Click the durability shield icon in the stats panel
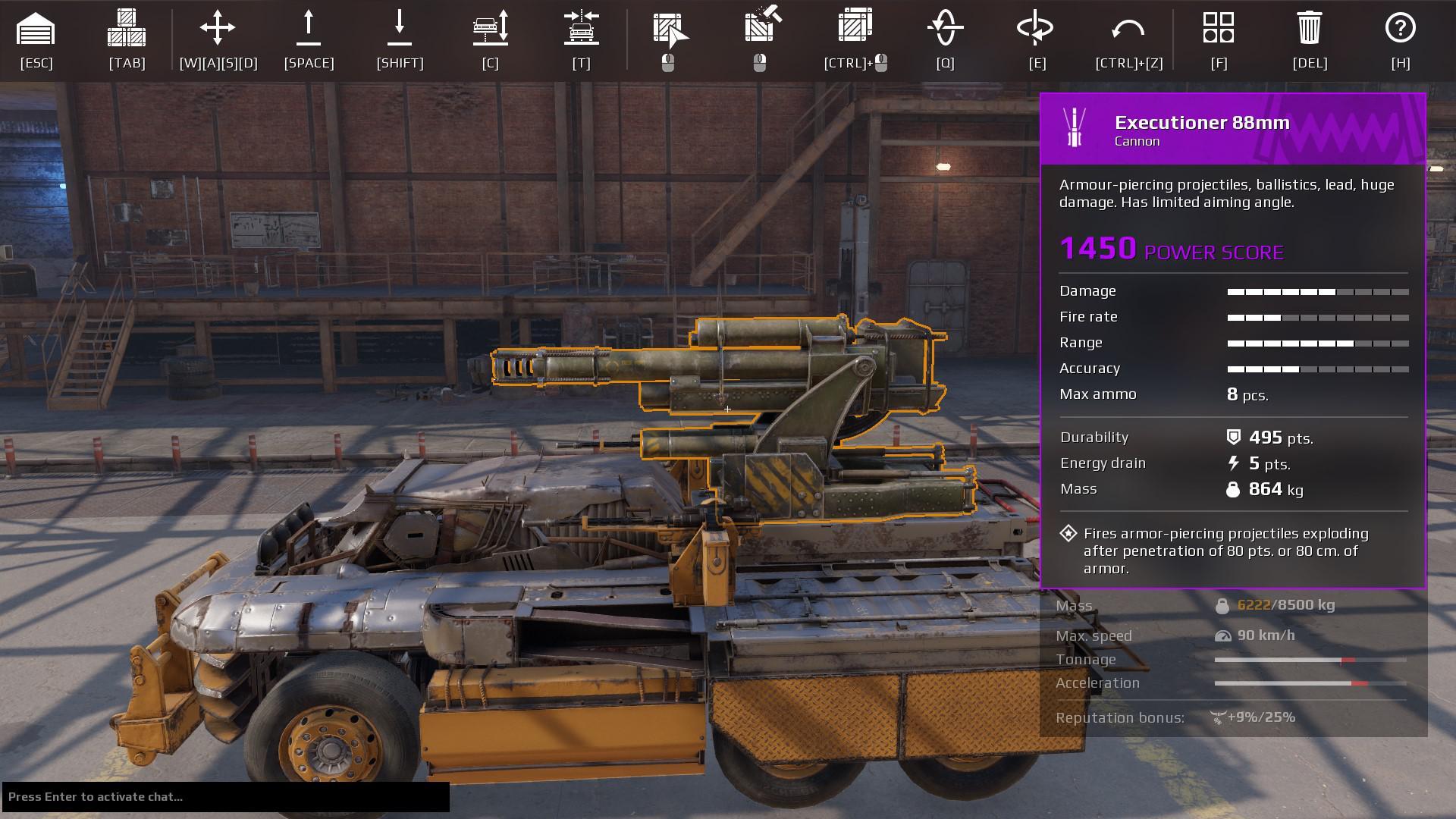 (x=1235, y=438)
